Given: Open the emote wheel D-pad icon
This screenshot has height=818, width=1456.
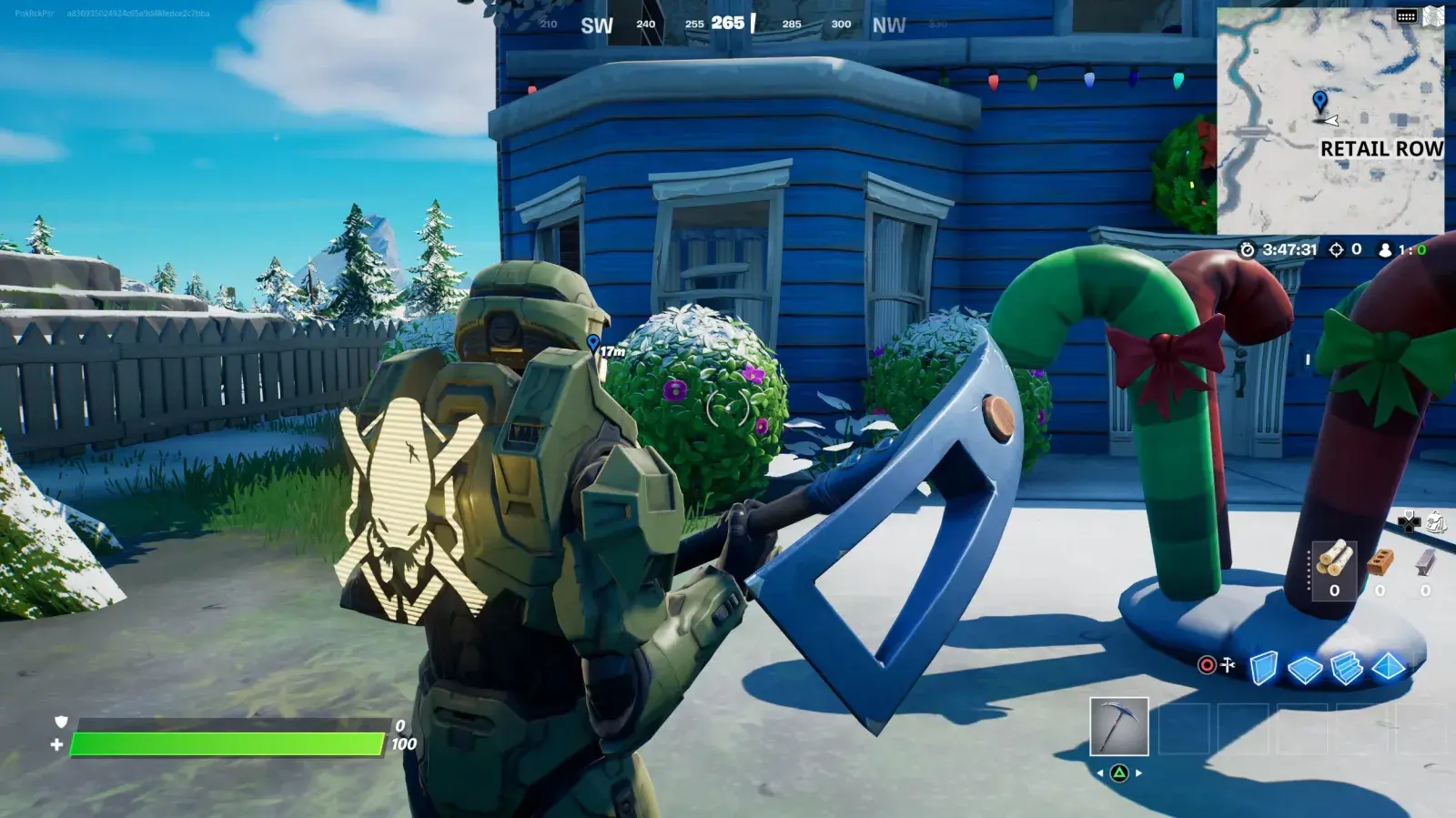Looking at the screenshot, I should (x=1410, y=522).
